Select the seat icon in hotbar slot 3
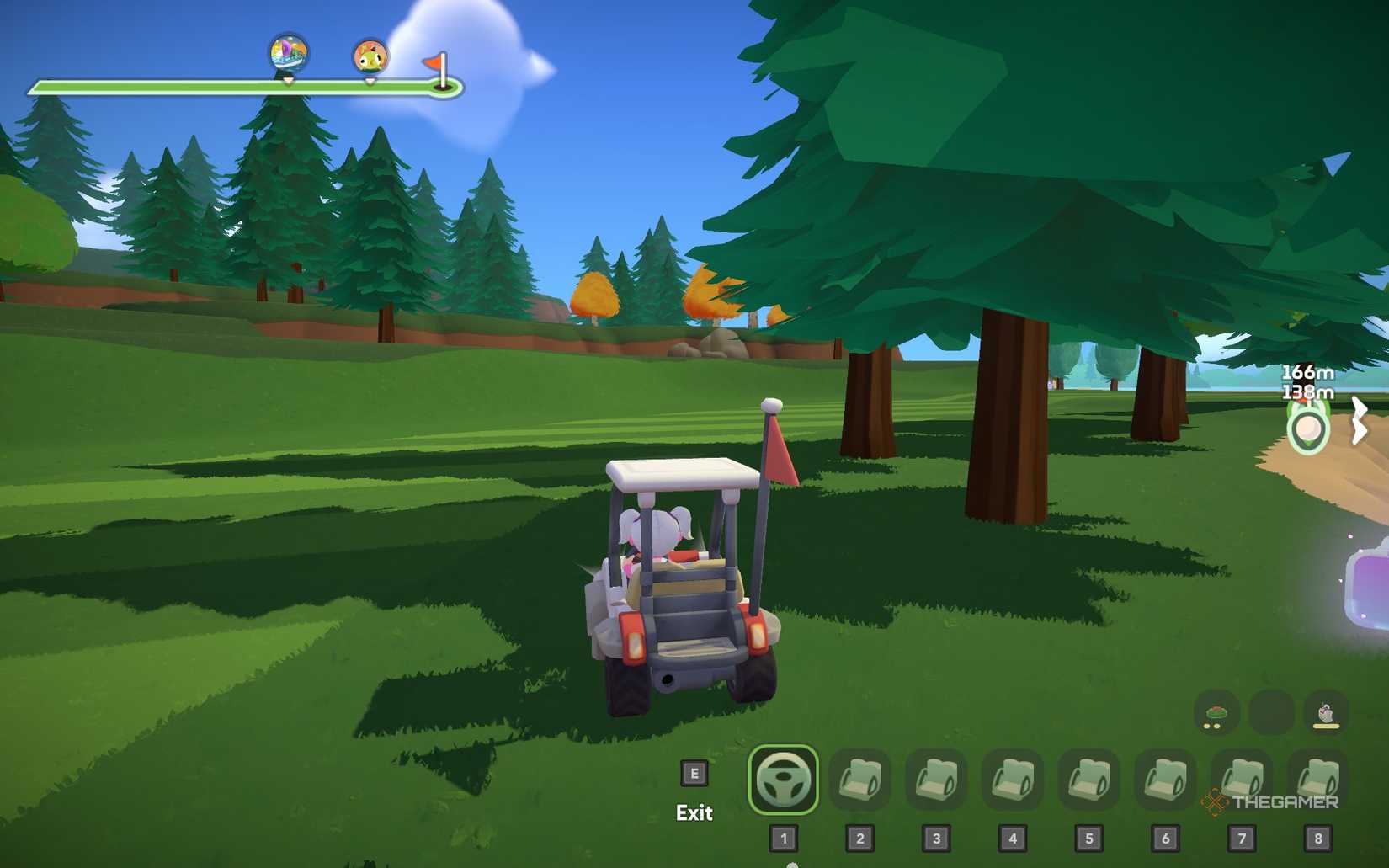 (x=936, y=780)
